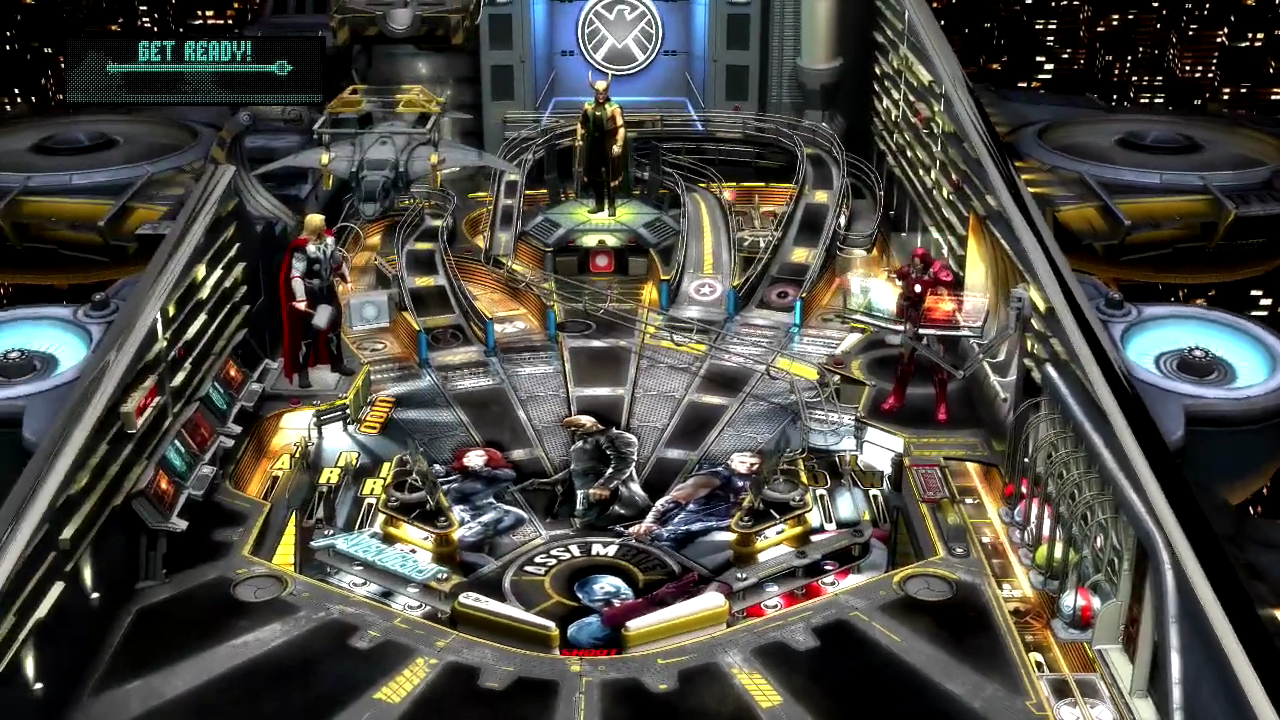Image resolution: width=1280 pixels, height=720 pixels.
Task: Click the green glowing Hulk containment display
Action: click(x=865, y=290)
